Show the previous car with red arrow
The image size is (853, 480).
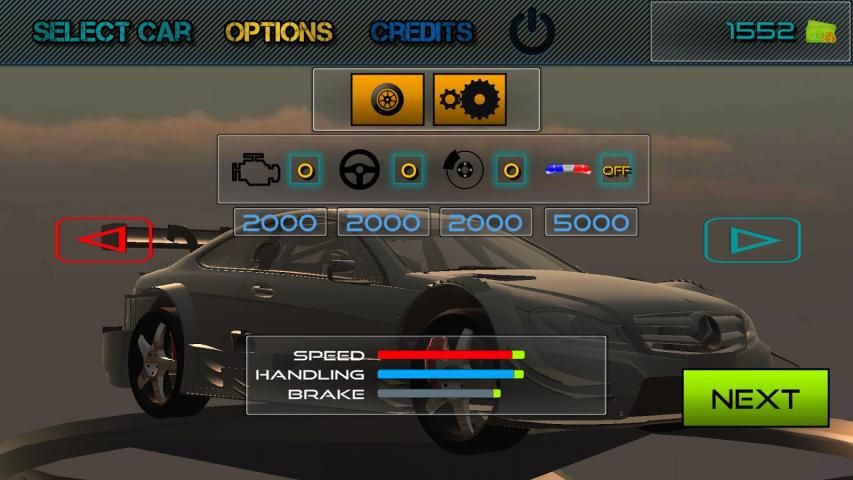coord(104,239)
